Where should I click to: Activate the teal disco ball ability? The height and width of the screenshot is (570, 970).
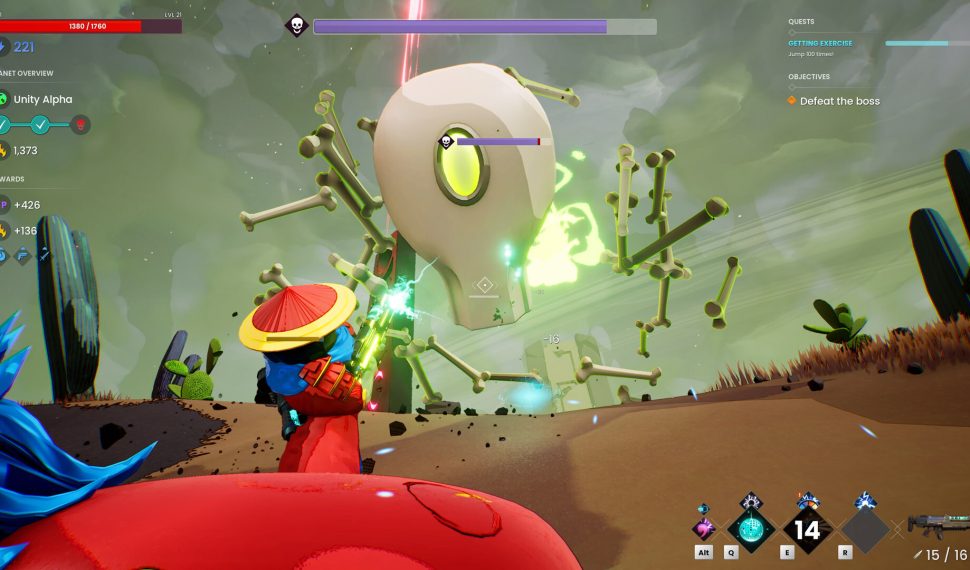(750, 528)
